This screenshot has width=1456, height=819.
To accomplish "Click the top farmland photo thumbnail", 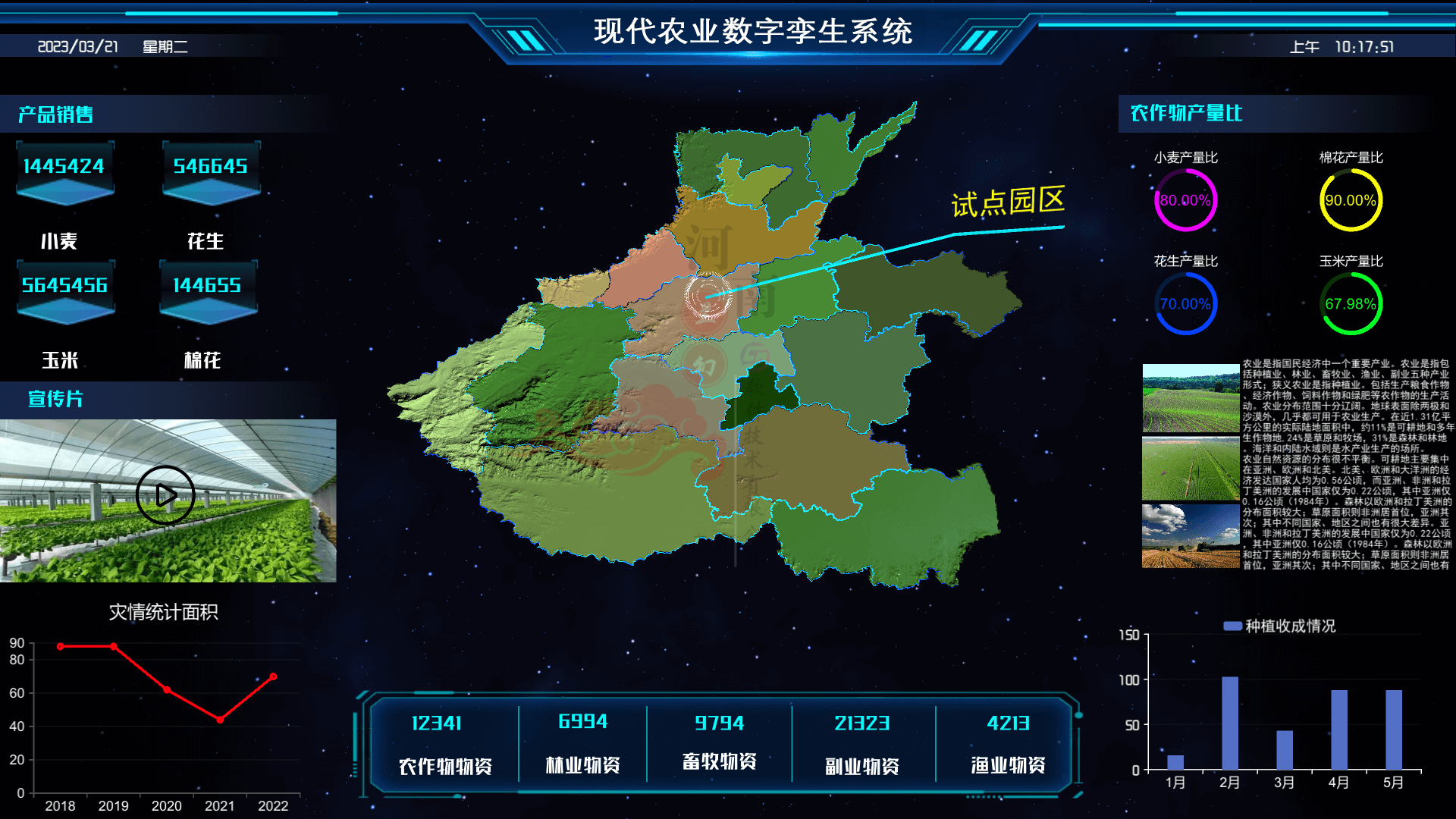I will 1191,397.
